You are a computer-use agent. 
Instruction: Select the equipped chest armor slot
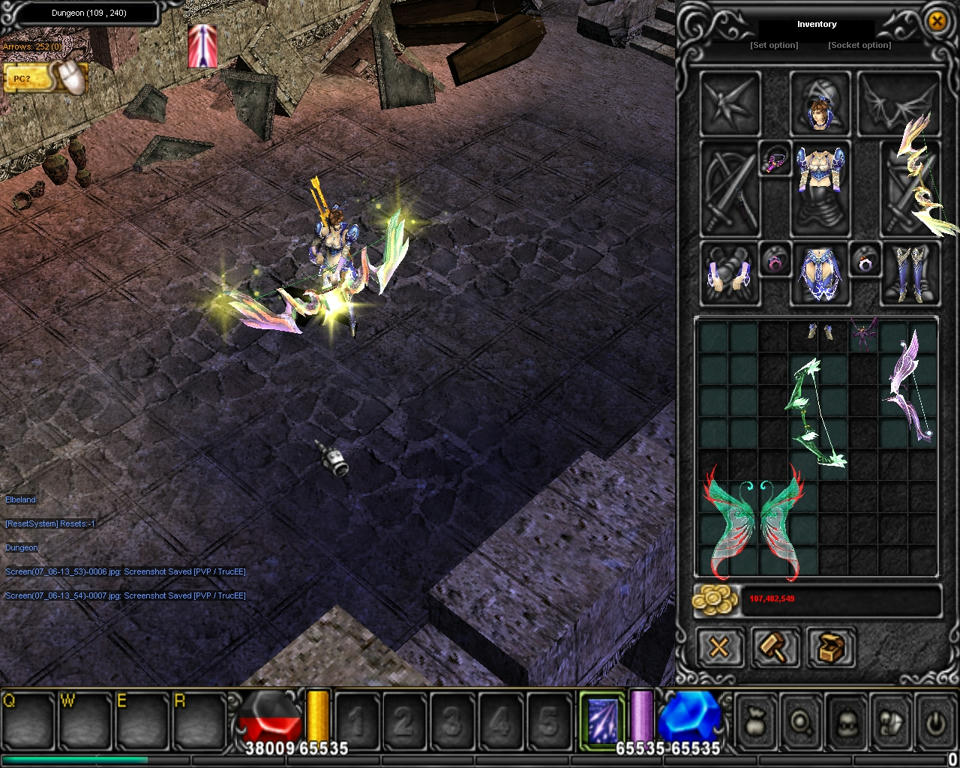click(x=820, y=187)
